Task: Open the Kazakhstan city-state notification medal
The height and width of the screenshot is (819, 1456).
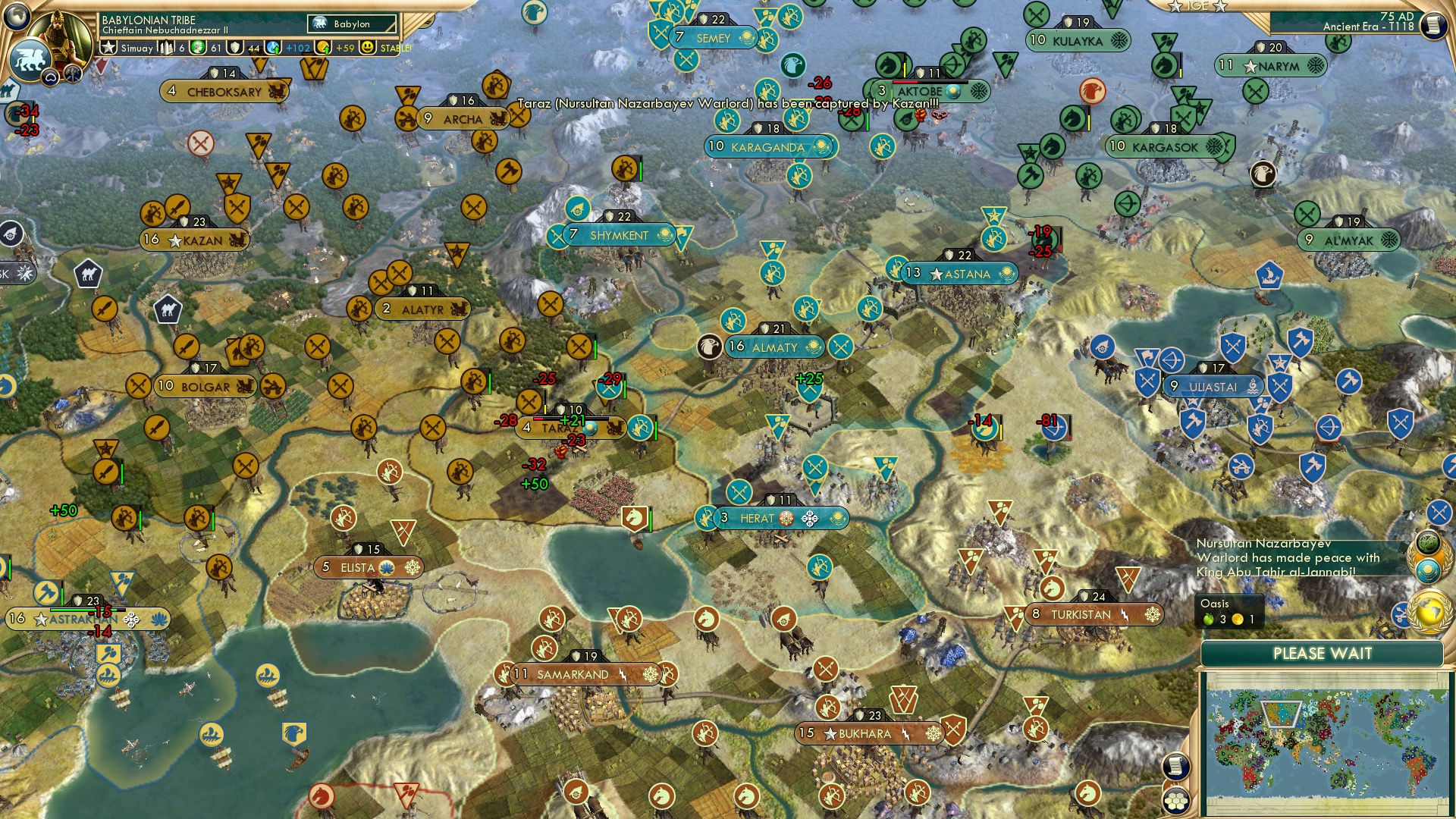Action: point(1429,569)
